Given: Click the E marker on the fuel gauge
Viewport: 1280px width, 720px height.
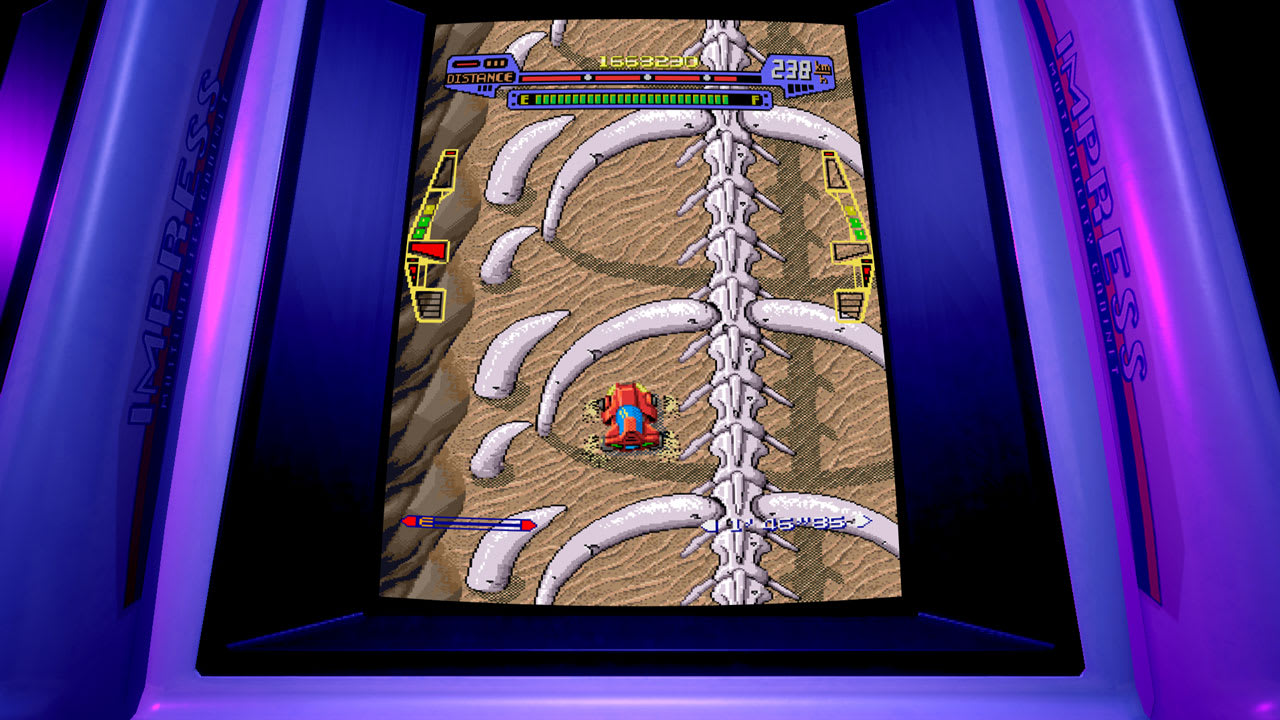Looking at the screenshot, I should pyautogui.click(x=525, y=99).
